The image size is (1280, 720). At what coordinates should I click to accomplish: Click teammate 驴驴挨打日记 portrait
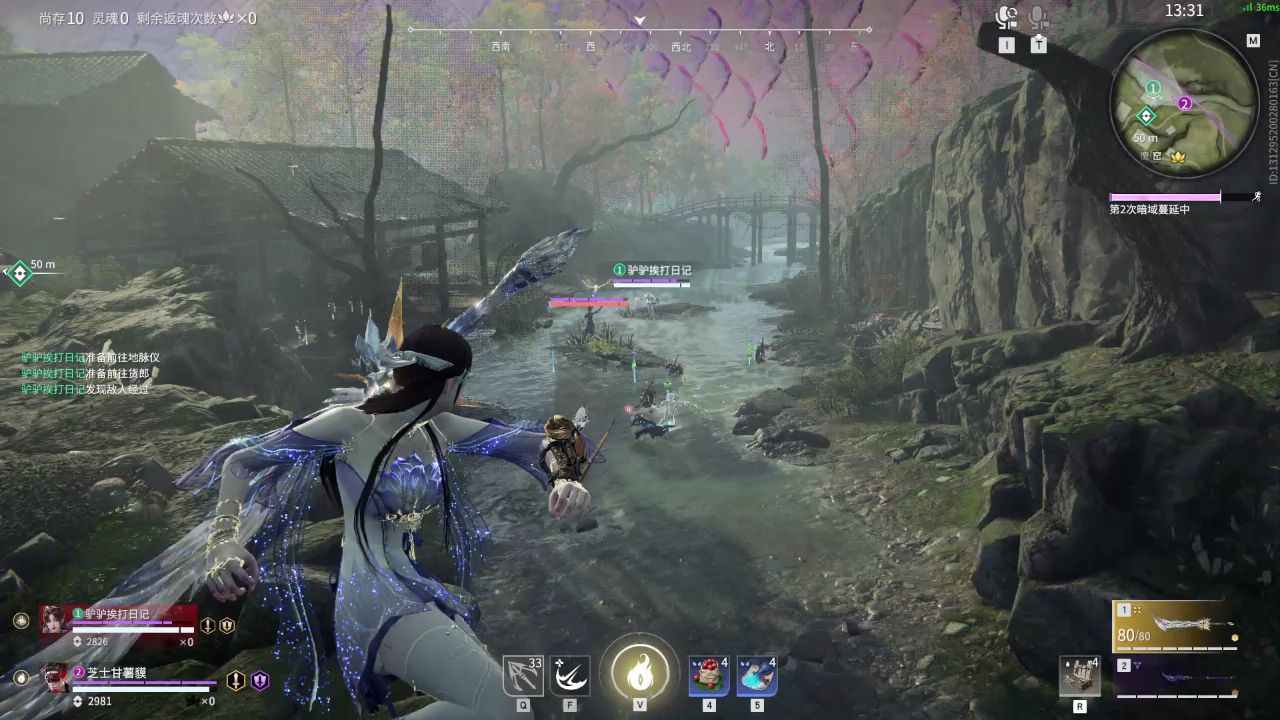[x=53, y=620]
